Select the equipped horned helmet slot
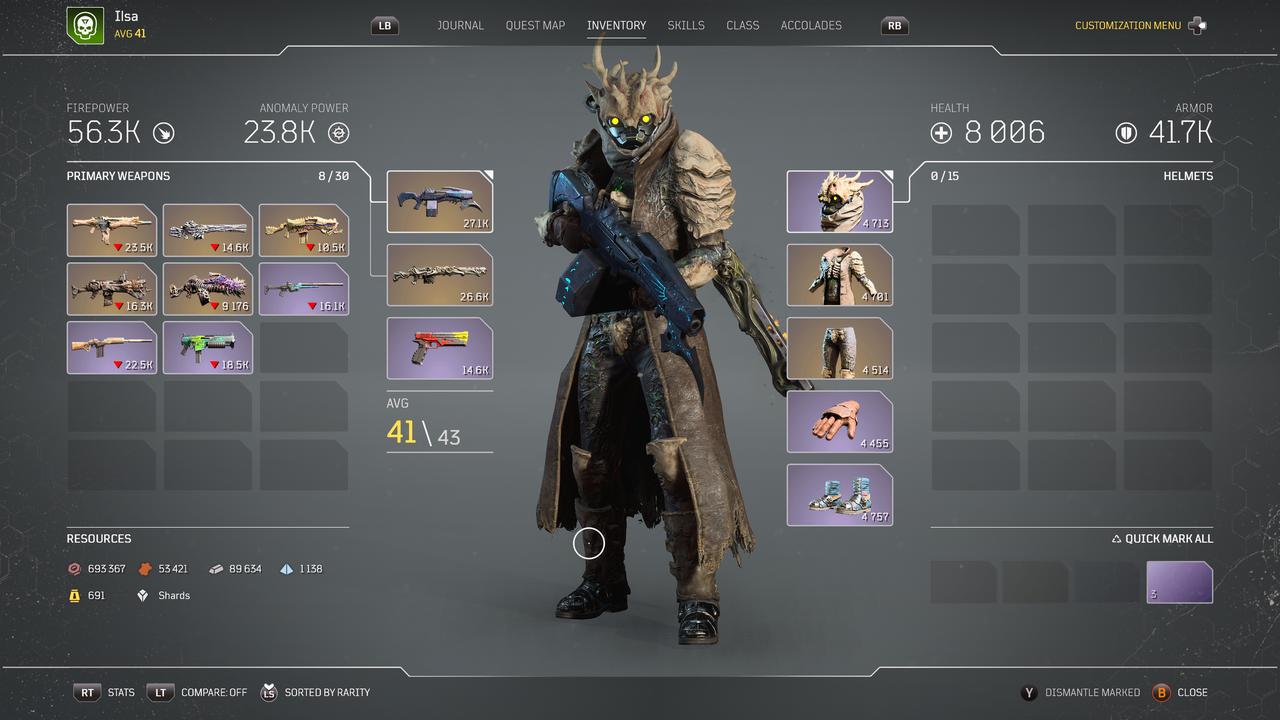This screenshot has height=720, width=1280. point(839,202)
